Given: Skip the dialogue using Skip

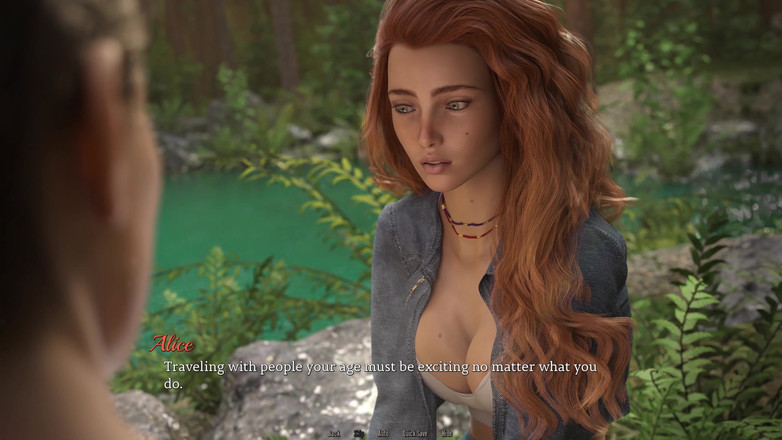Looking at the screenshot, I should coord(359,433).
